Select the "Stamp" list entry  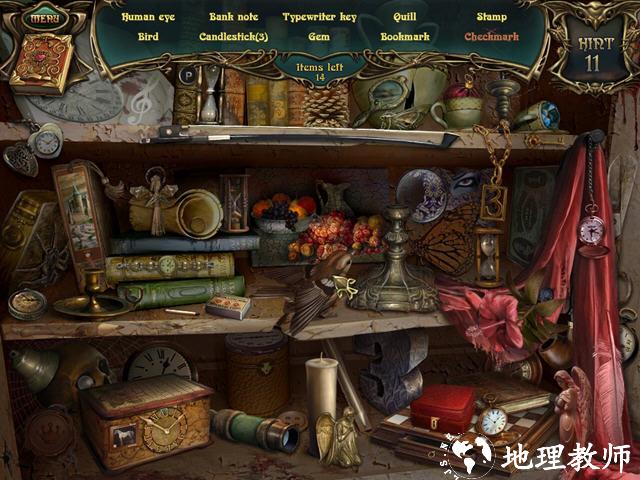click(491, 17)
